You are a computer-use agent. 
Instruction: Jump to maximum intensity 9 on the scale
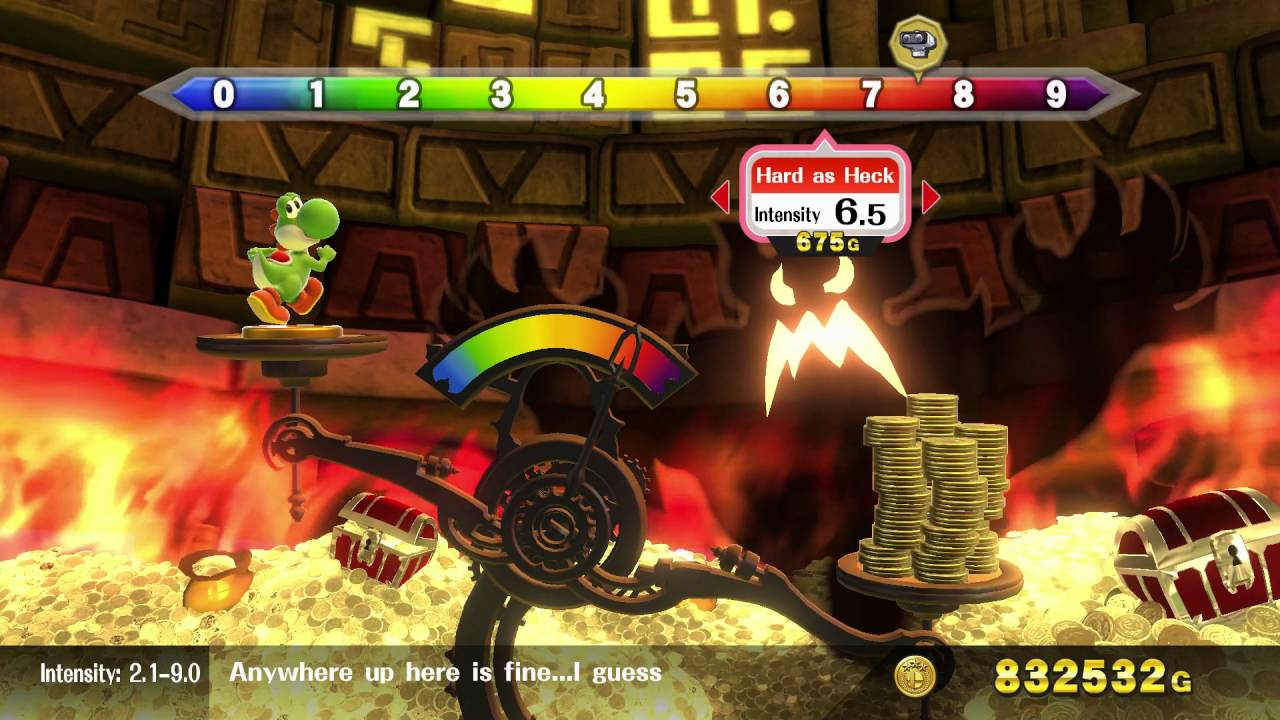pos(1056,95)
